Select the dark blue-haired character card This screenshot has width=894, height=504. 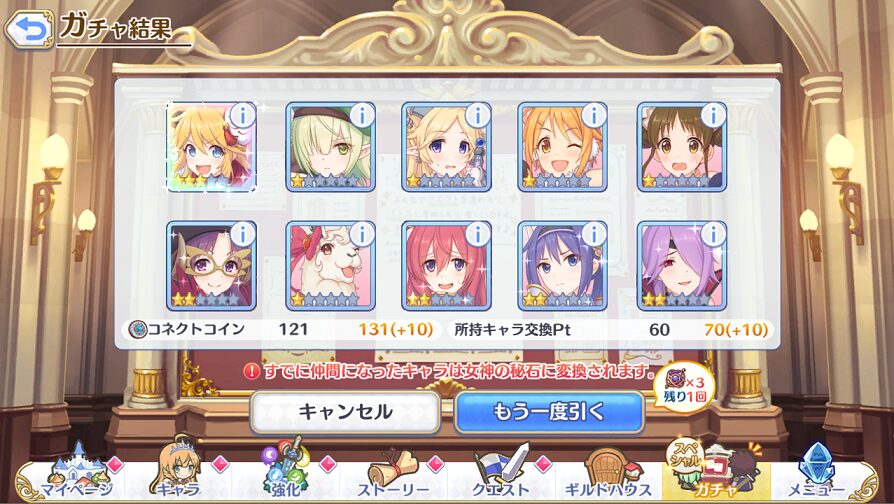[563, 265]
